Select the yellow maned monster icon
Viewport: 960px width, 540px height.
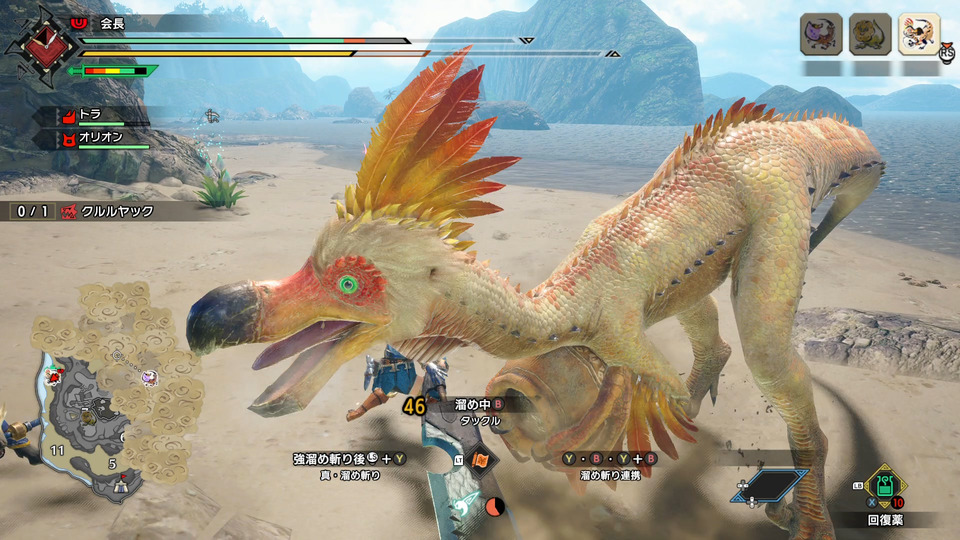870,34
